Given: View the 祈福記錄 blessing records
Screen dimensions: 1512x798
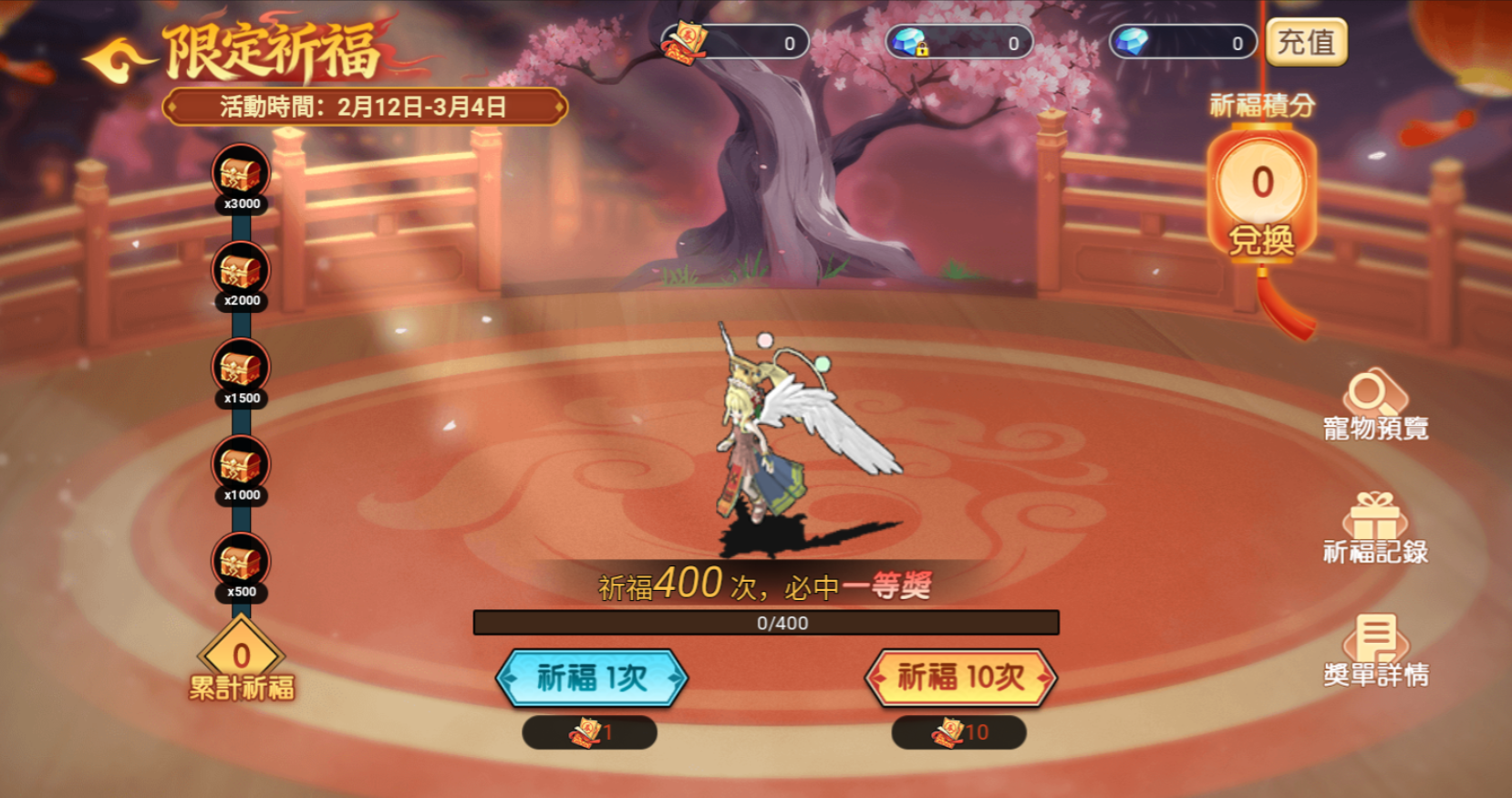Looking at the screenshot, I should (1375, 529).
